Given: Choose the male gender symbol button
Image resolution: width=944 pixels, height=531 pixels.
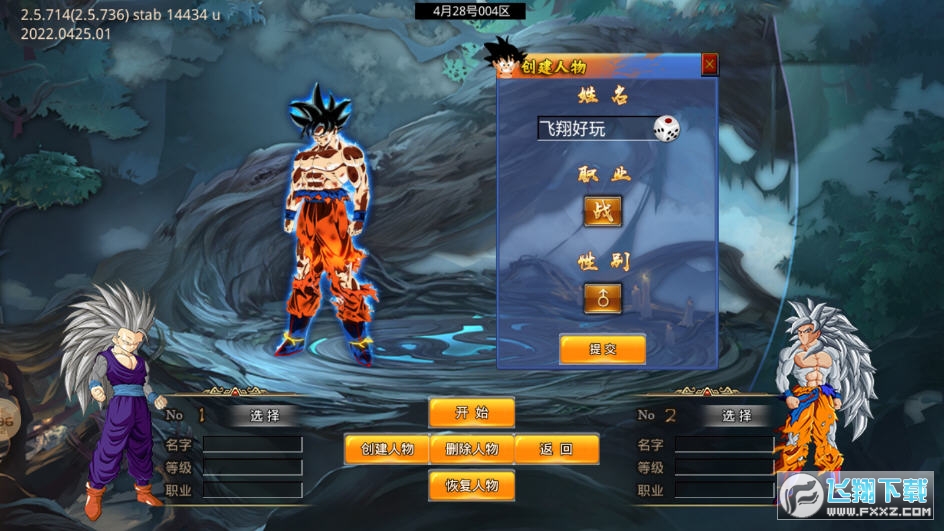Looking at the screenshot, I should coord(602,298).
